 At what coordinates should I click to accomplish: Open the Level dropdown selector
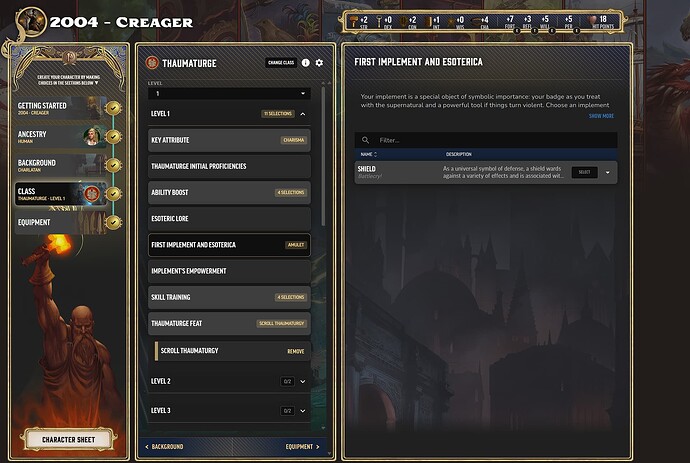230,93
